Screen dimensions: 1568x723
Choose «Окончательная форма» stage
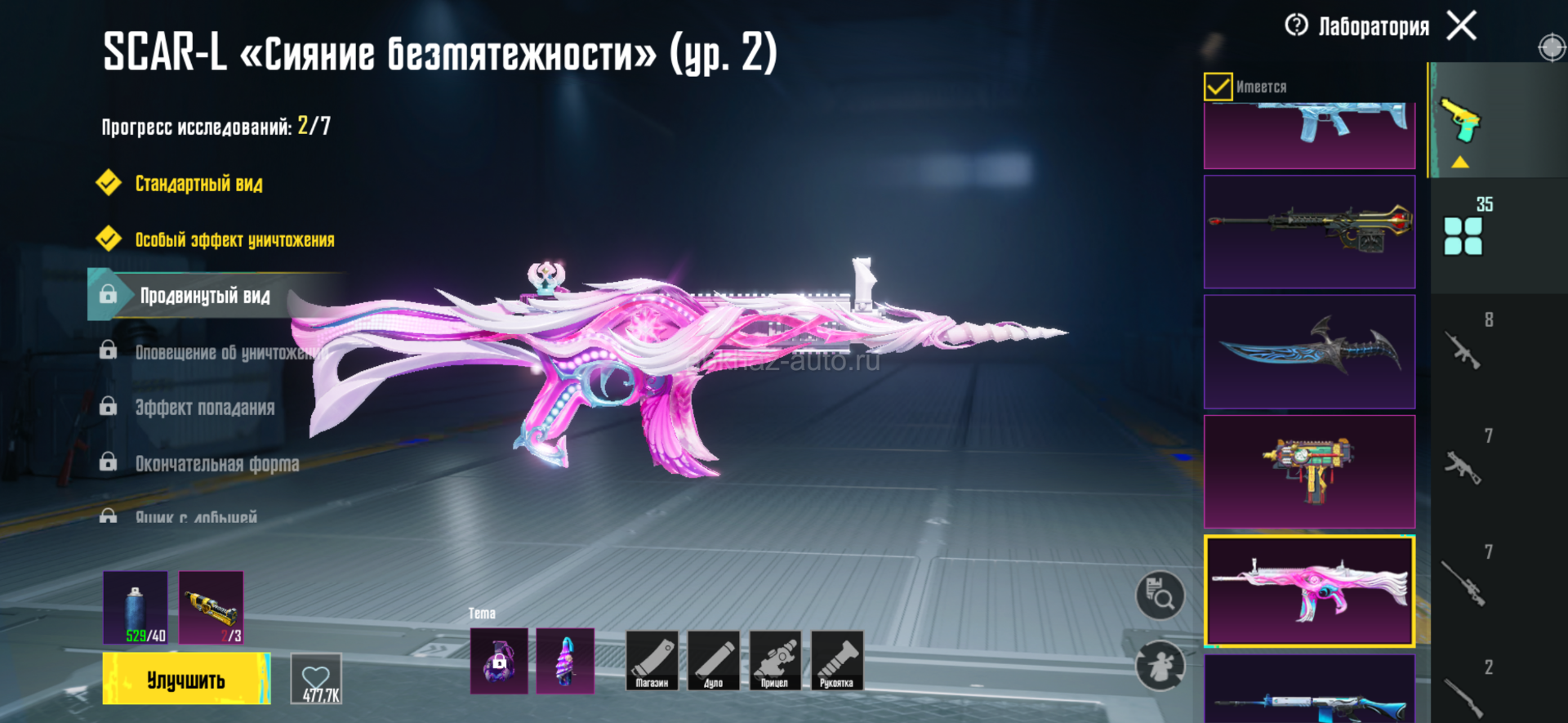tap(216, 464)
